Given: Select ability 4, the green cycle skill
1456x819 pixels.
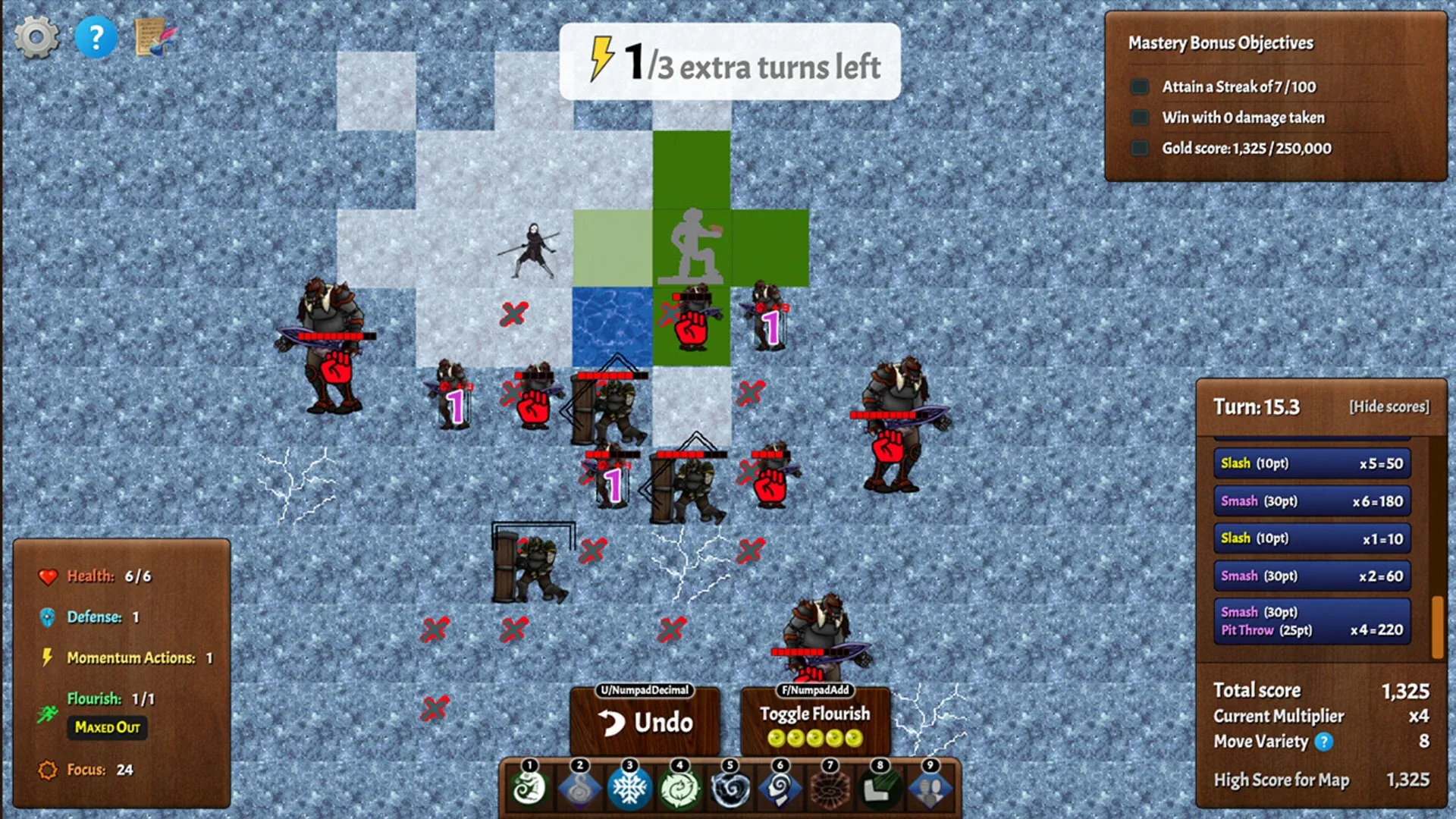Looking at the screenshot, I should (x=680, y=789).
